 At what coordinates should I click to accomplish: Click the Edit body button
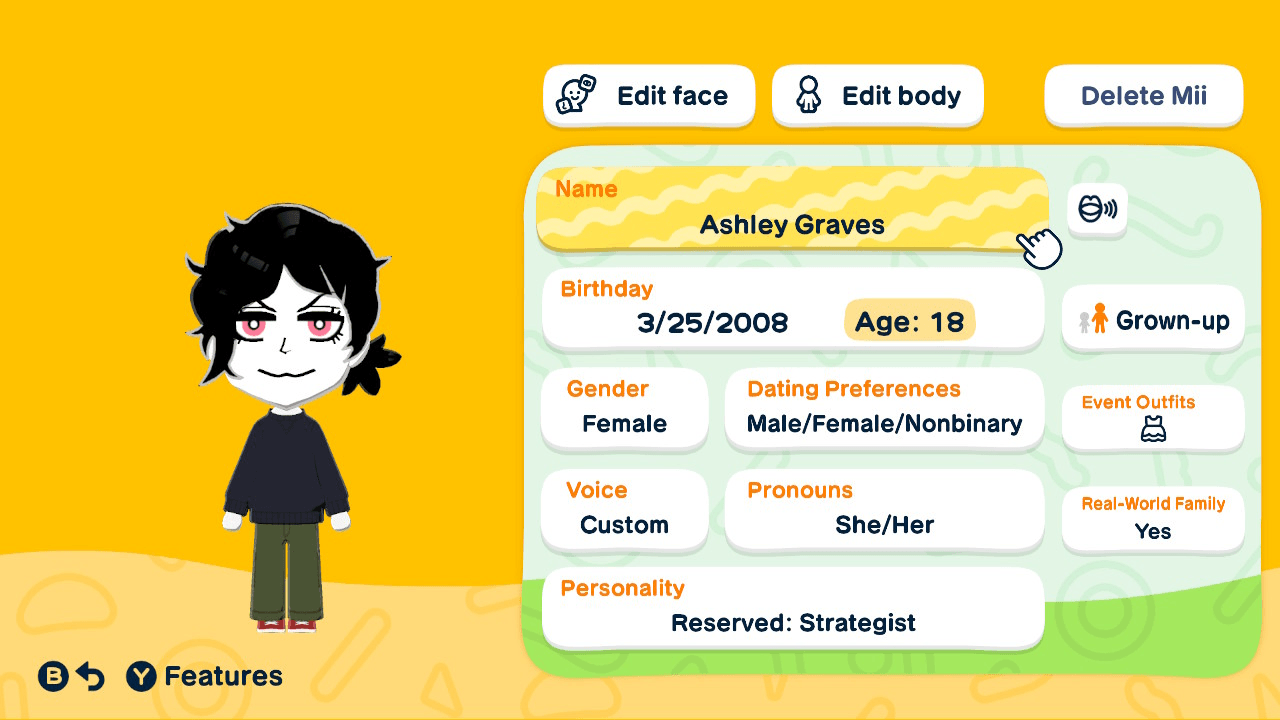pyautogui.click(x=877, y=95)
